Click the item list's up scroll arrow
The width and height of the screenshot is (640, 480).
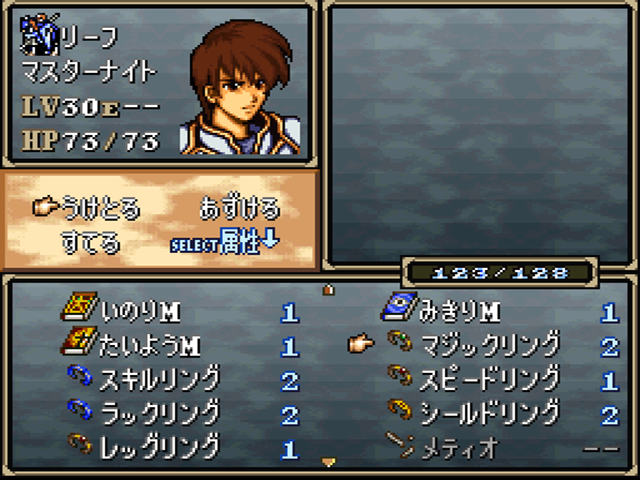[327, 291]
